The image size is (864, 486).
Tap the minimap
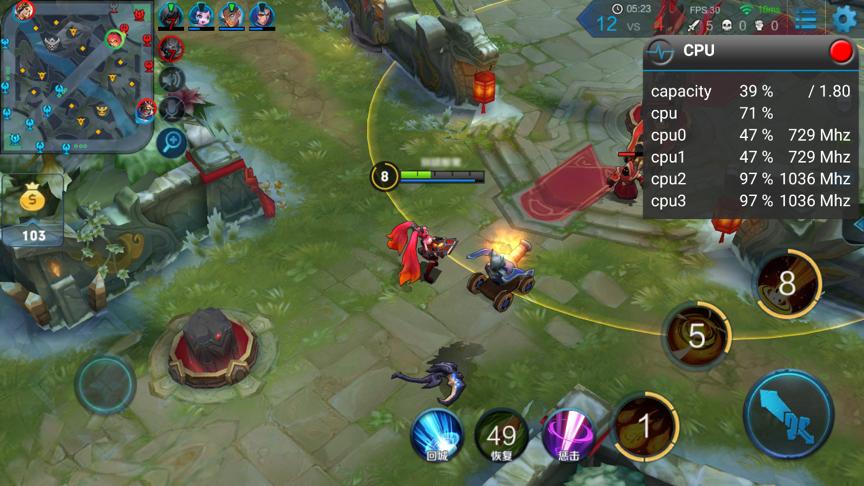point(76,76)
